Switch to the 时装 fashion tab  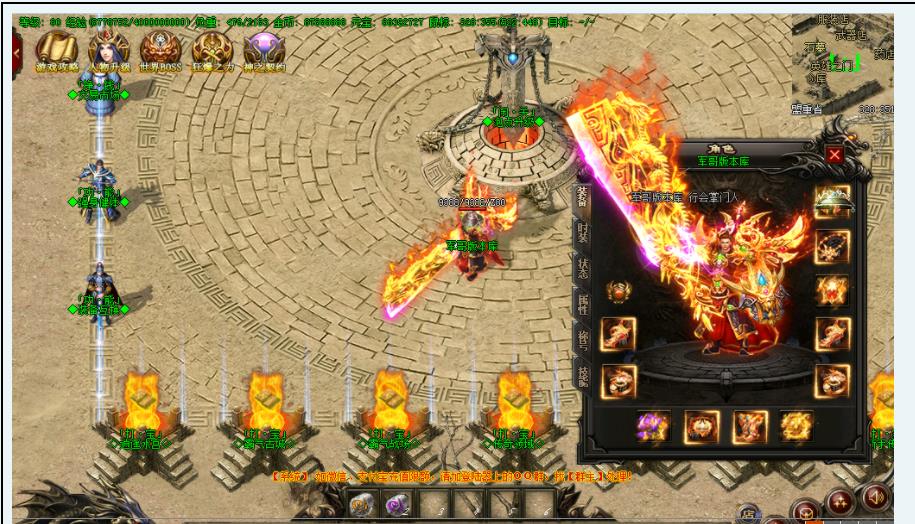[x=582, y=234]
